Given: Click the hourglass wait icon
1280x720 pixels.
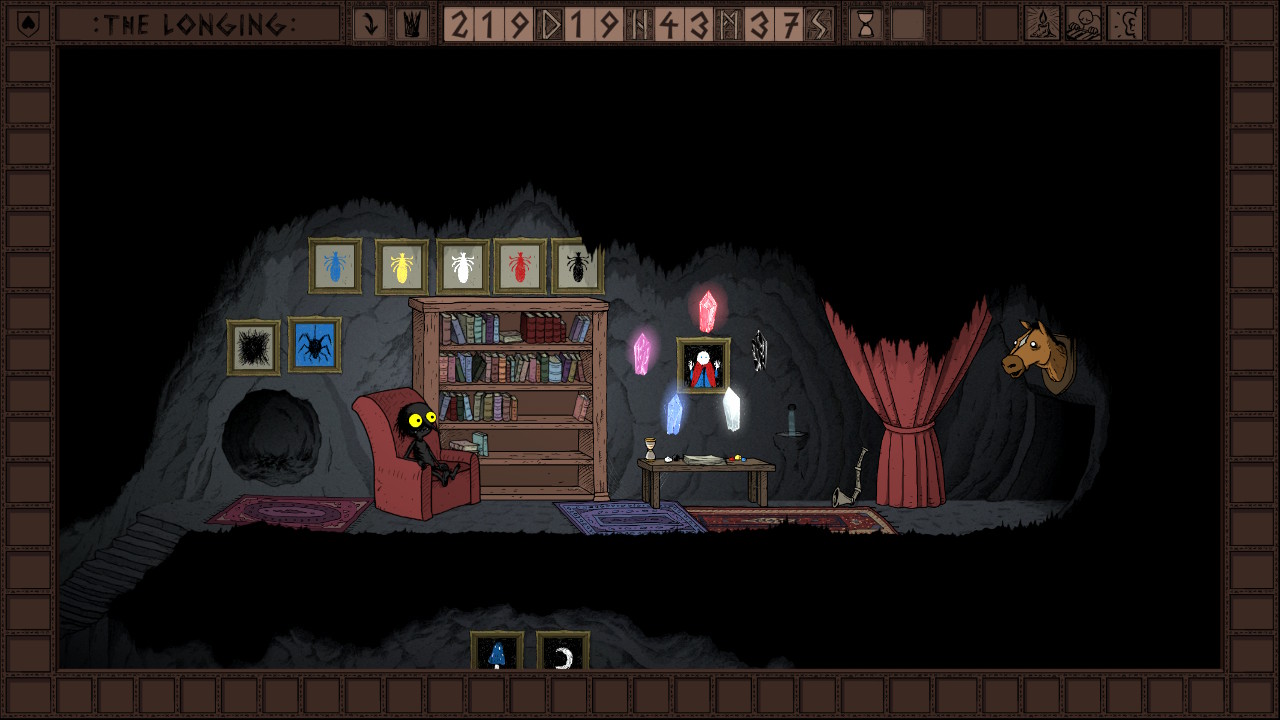Looking at the screenshot, I should click(x=866, y=24).
